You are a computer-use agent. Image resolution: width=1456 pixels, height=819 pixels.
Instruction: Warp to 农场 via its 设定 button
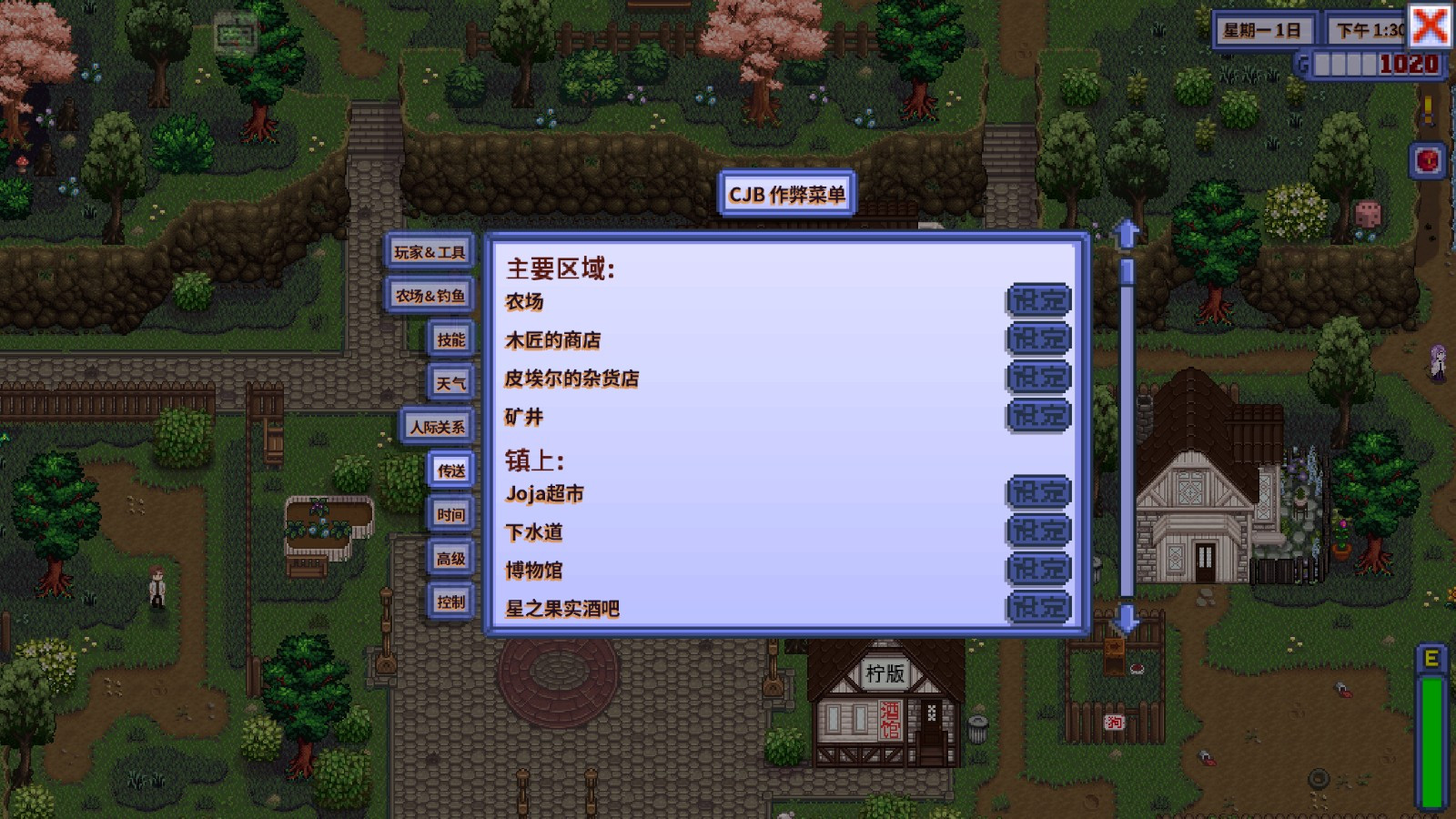[1038, 300]
